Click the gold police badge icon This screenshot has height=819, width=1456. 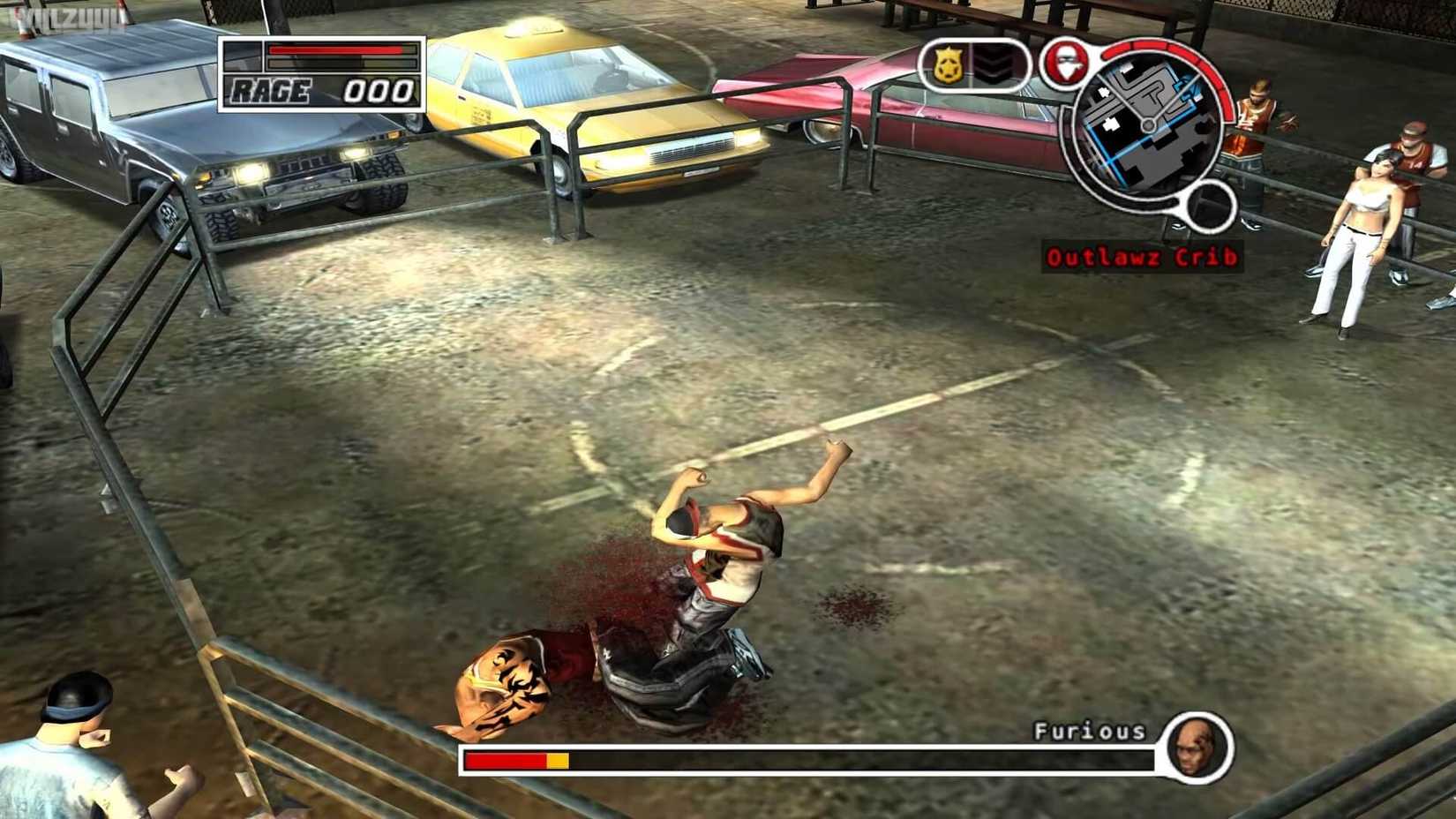coord(949,64)
